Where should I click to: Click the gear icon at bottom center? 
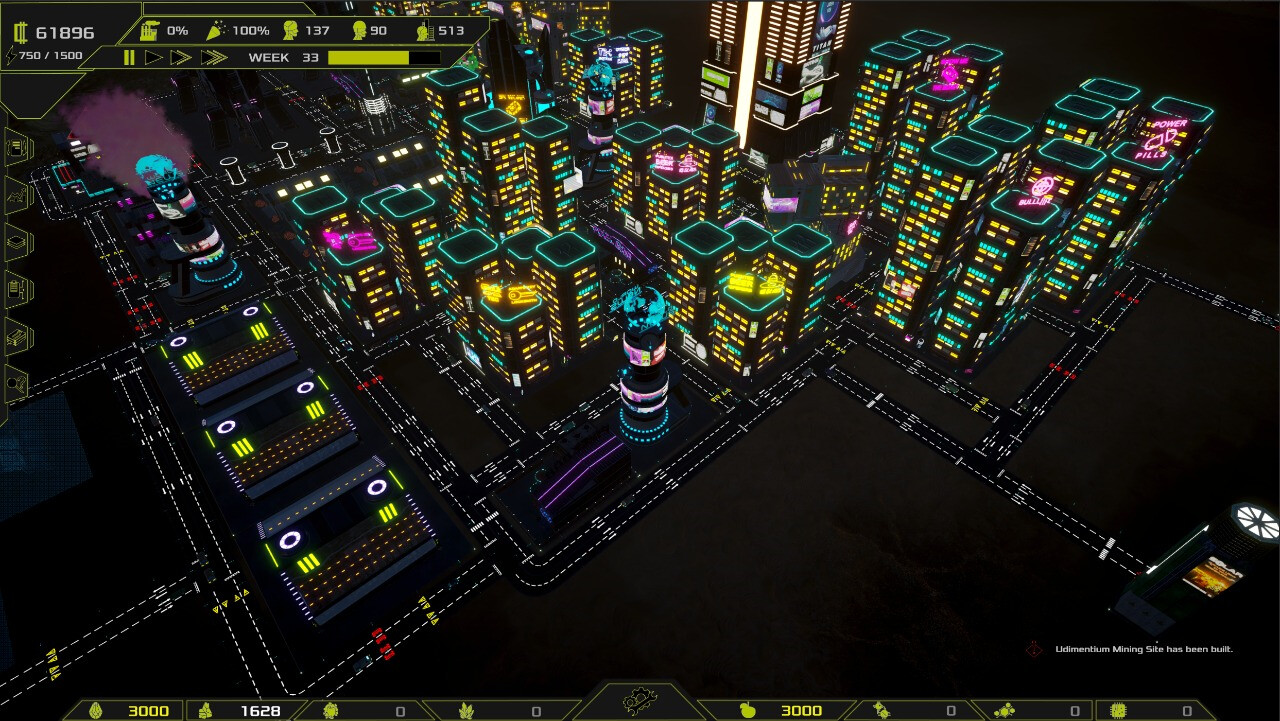(x=640, y=700)
